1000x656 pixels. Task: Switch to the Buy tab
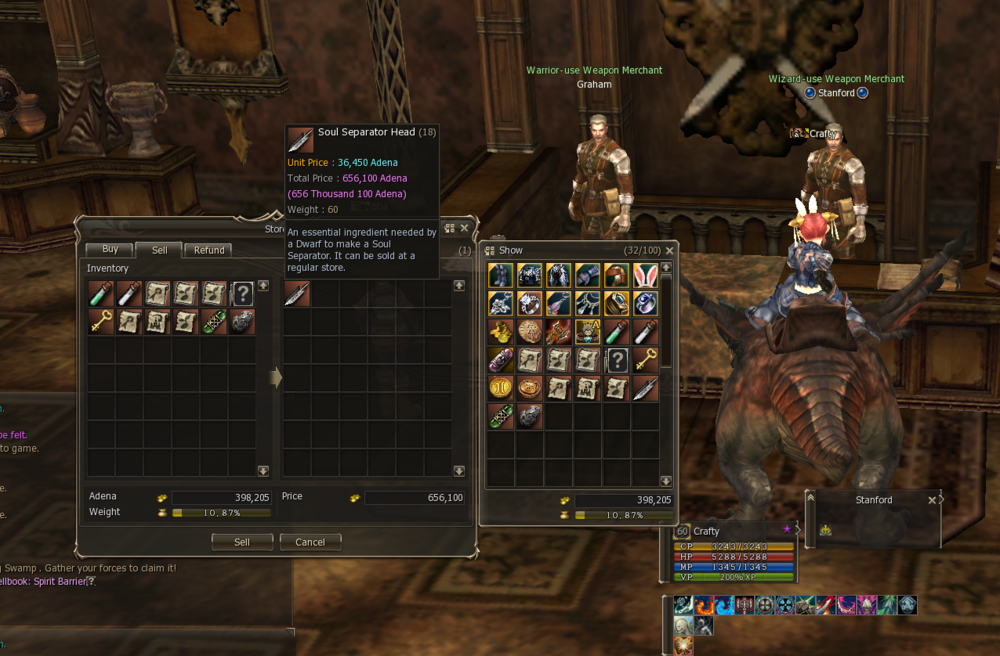(109, 250)
